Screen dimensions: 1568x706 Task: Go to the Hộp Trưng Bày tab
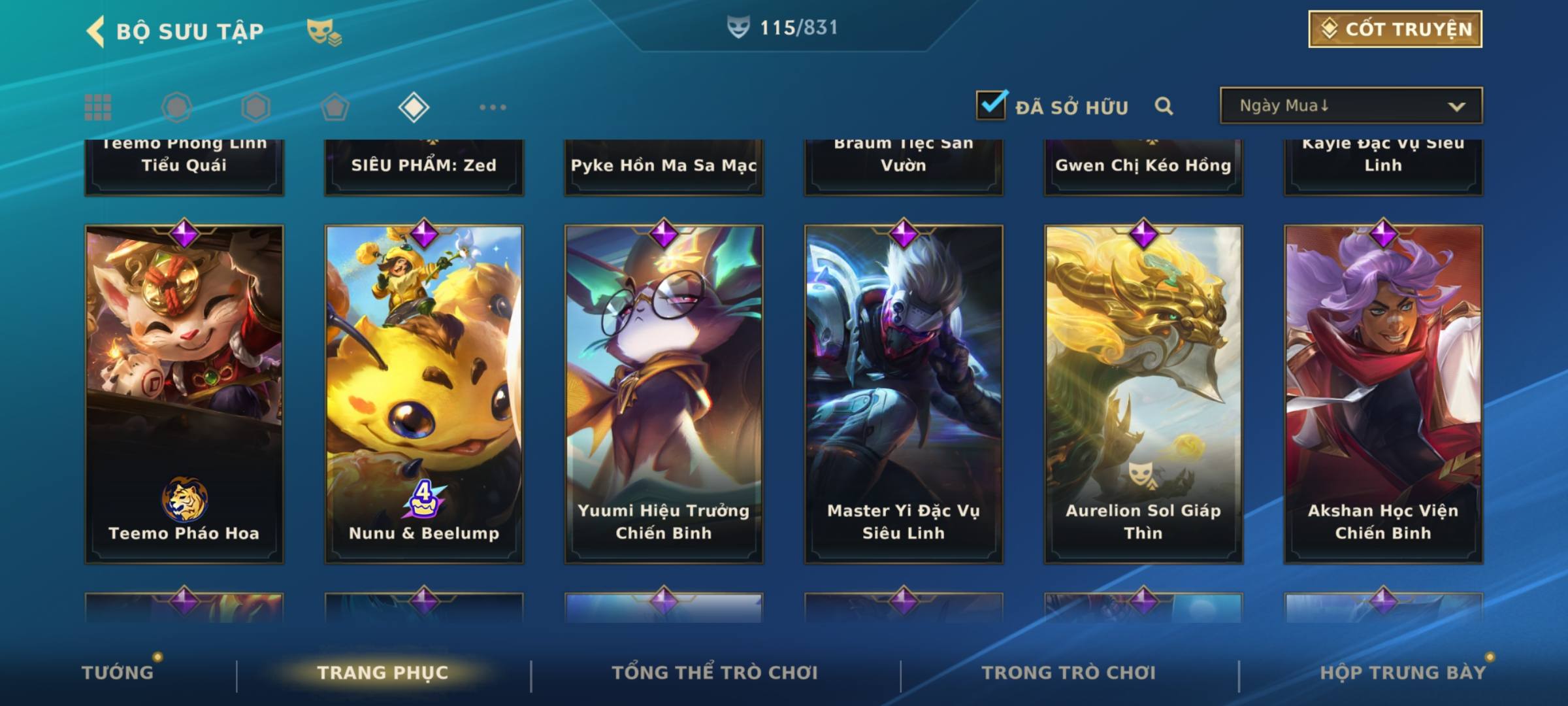[x=1403, y=673]
